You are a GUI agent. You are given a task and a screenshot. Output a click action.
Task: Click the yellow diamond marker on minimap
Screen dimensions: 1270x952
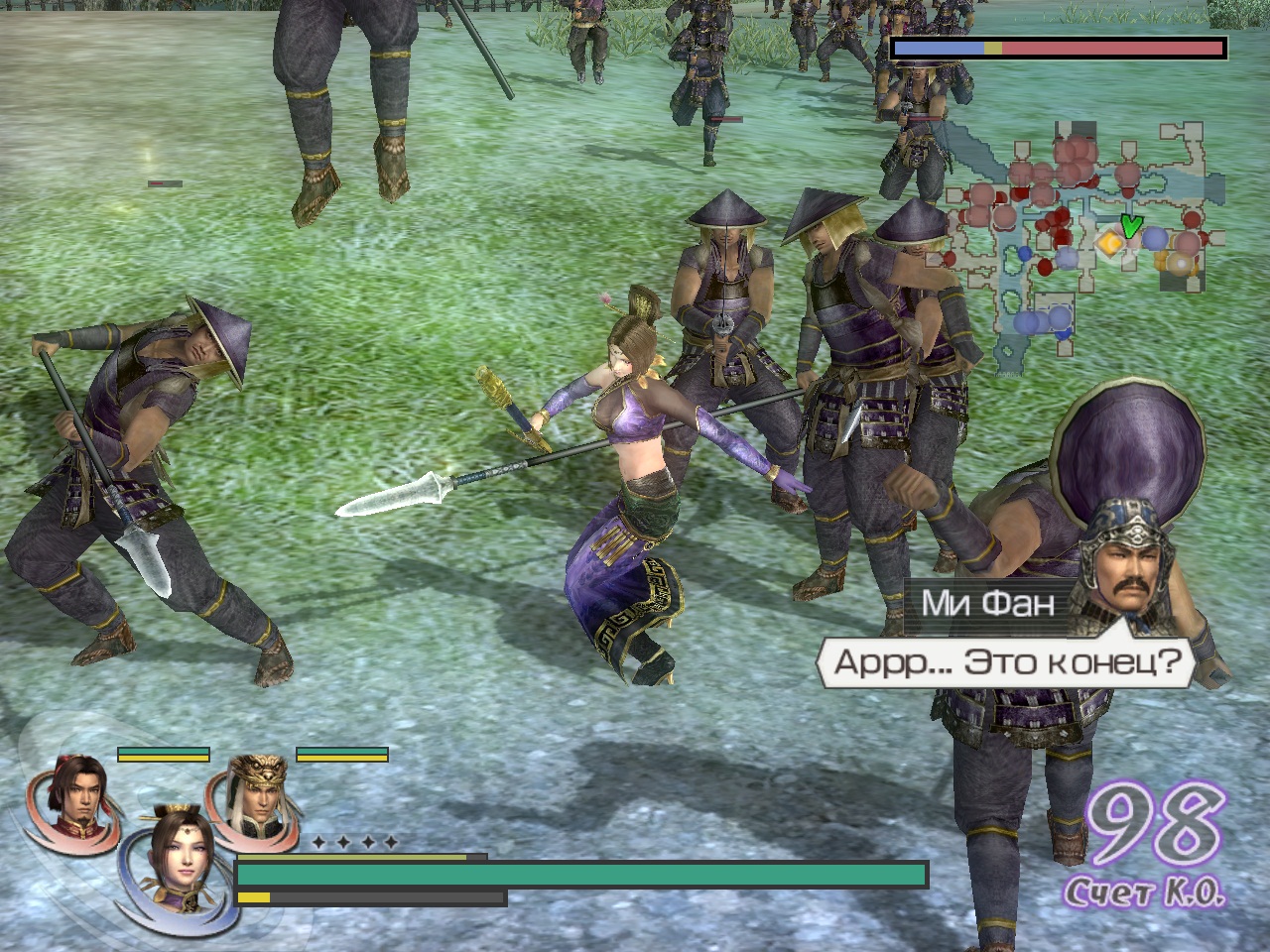(1108, 242)
